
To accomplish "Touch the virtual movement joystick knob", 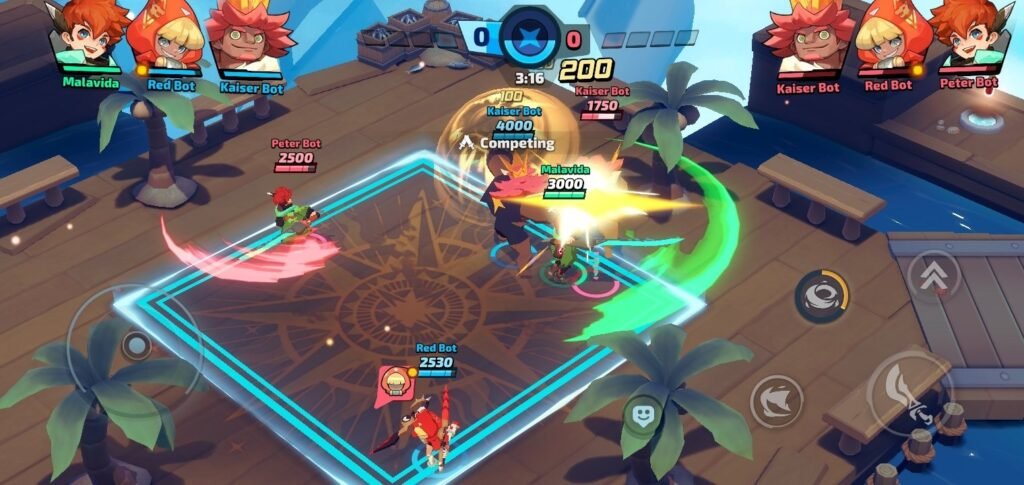I will pos(135,347).
